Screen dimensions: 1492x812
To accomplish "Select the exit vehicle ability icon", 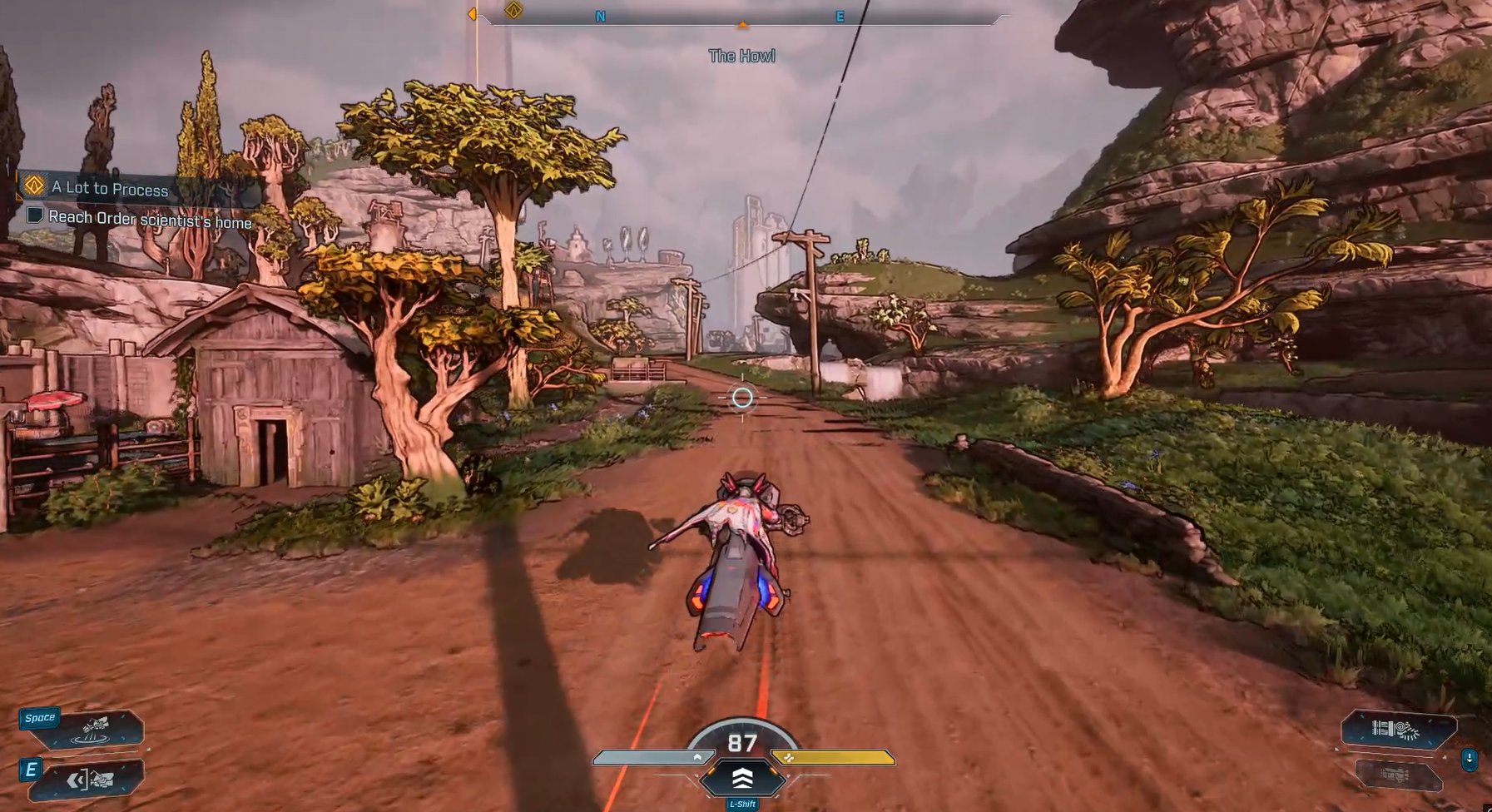I will coord(92,780).
